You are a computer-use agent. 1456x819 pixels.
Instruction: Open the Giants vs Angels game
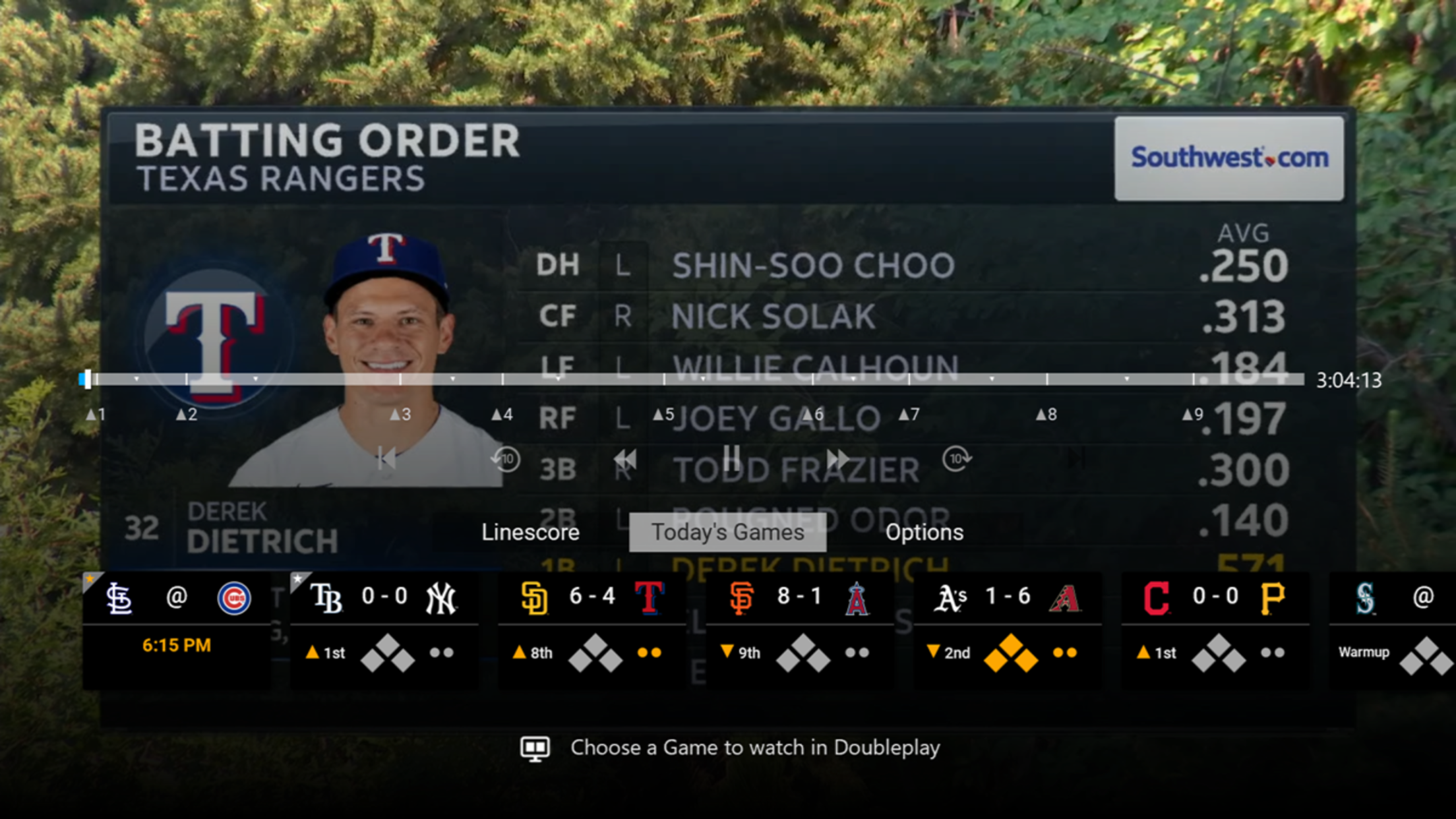pos(799,629)
